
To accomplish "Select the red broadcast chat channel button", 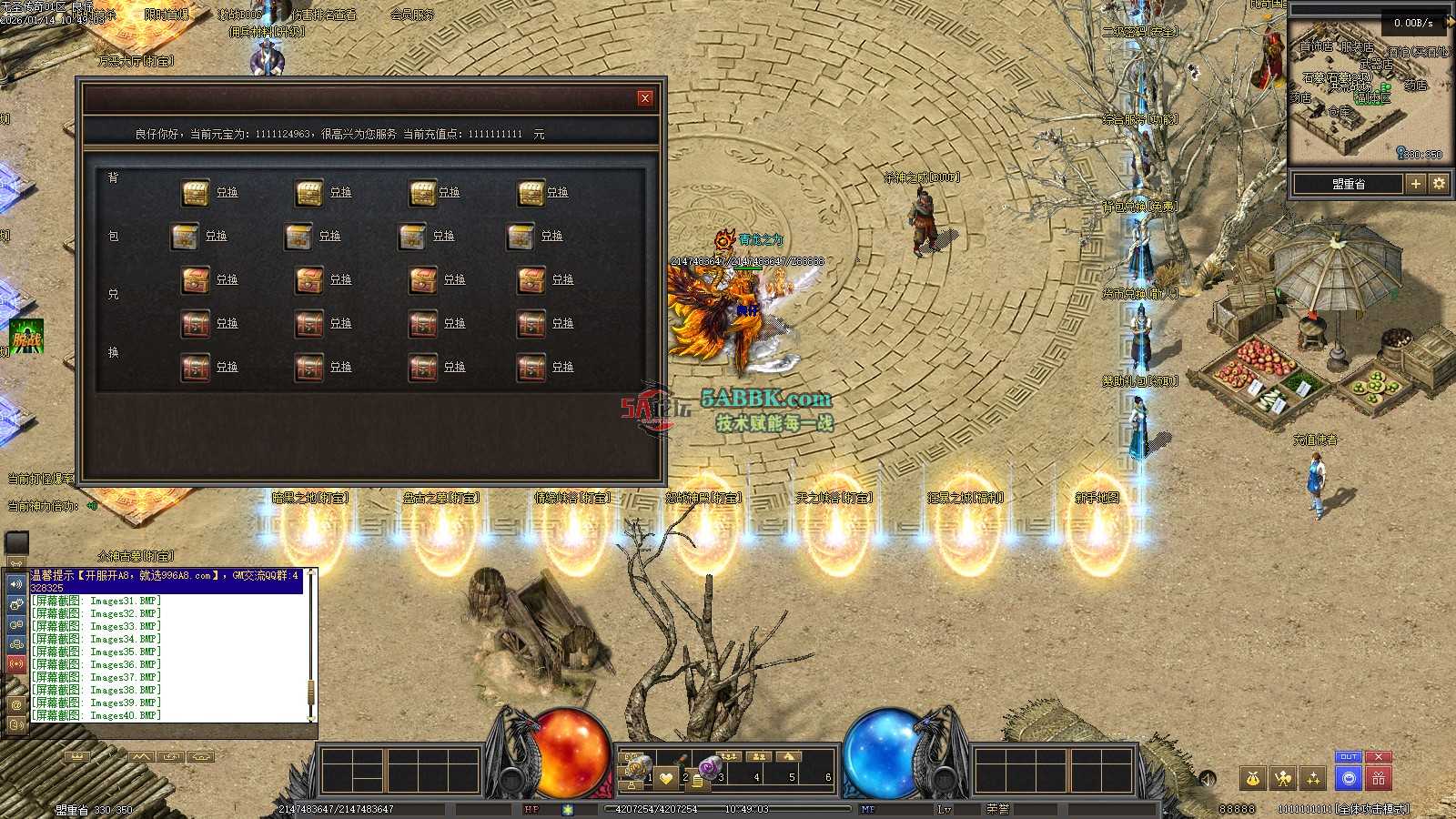I will click(16, 664).
